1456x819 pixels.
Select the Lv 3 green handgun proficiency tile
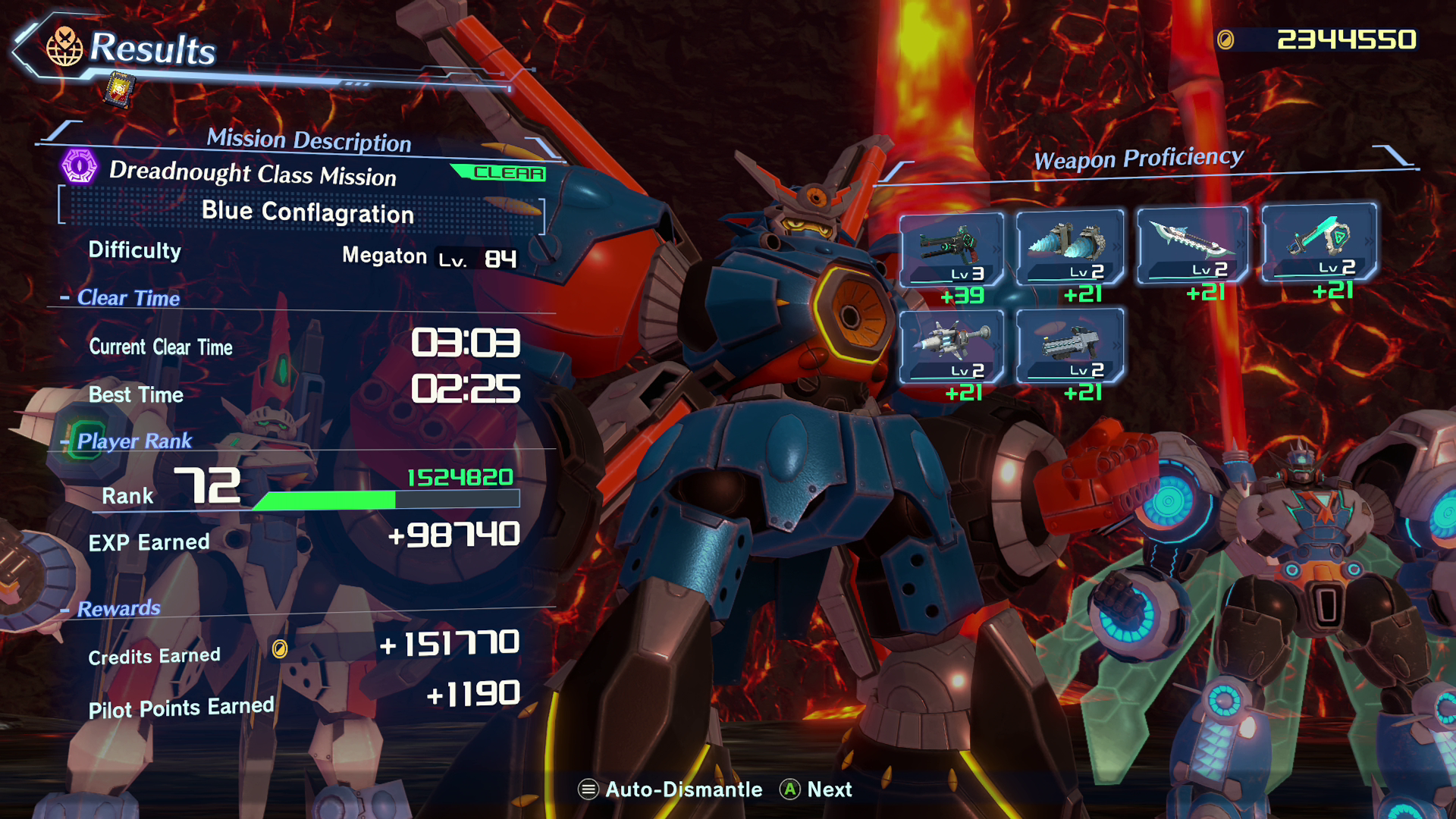tap(952, 249)
